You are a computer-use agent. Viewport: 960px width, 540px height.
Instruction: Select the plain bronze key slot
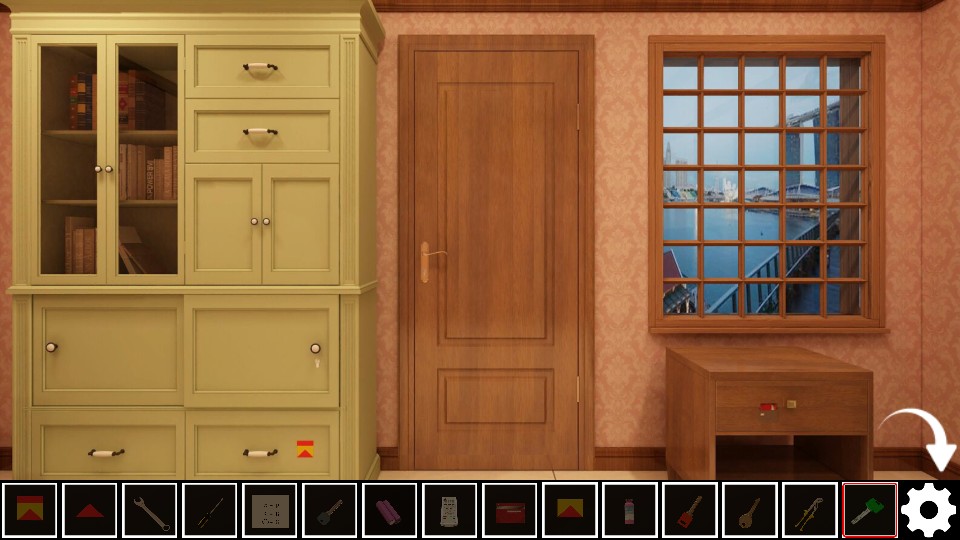750,510
